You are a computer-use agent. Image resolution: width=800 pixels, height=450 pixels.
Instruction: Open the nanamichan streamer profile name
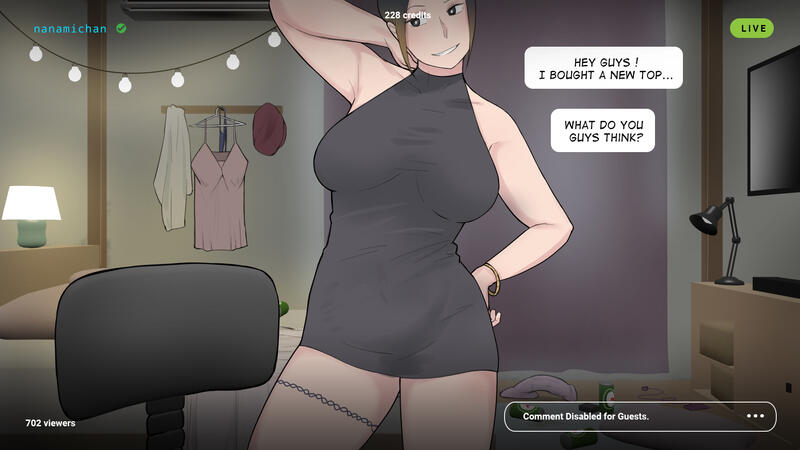pyautogui.click(x=70, y=29)
